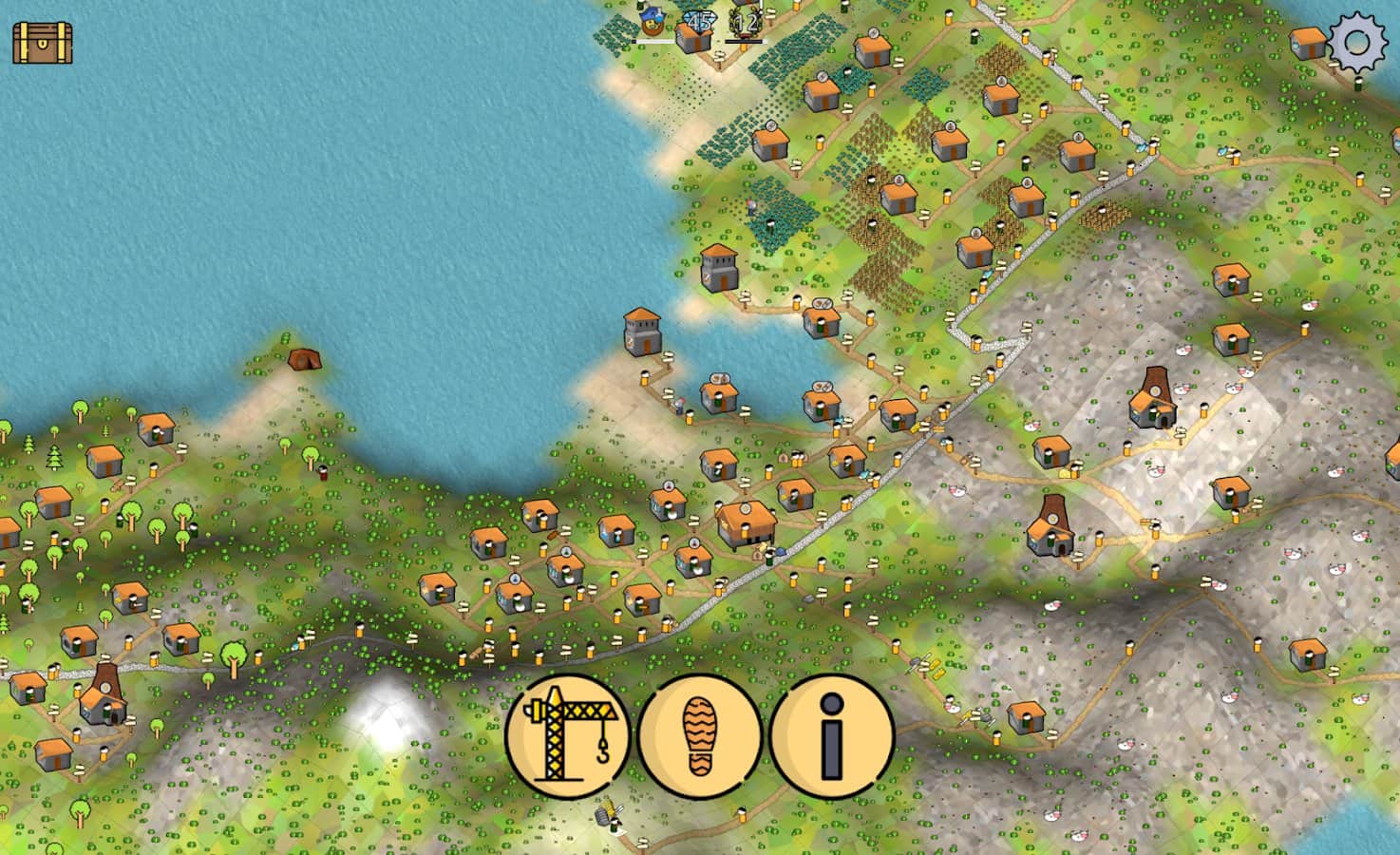This screenshot has width=1400, height=855.
Task: Open the gear settings menu
Action: [x=1357, y=43]
